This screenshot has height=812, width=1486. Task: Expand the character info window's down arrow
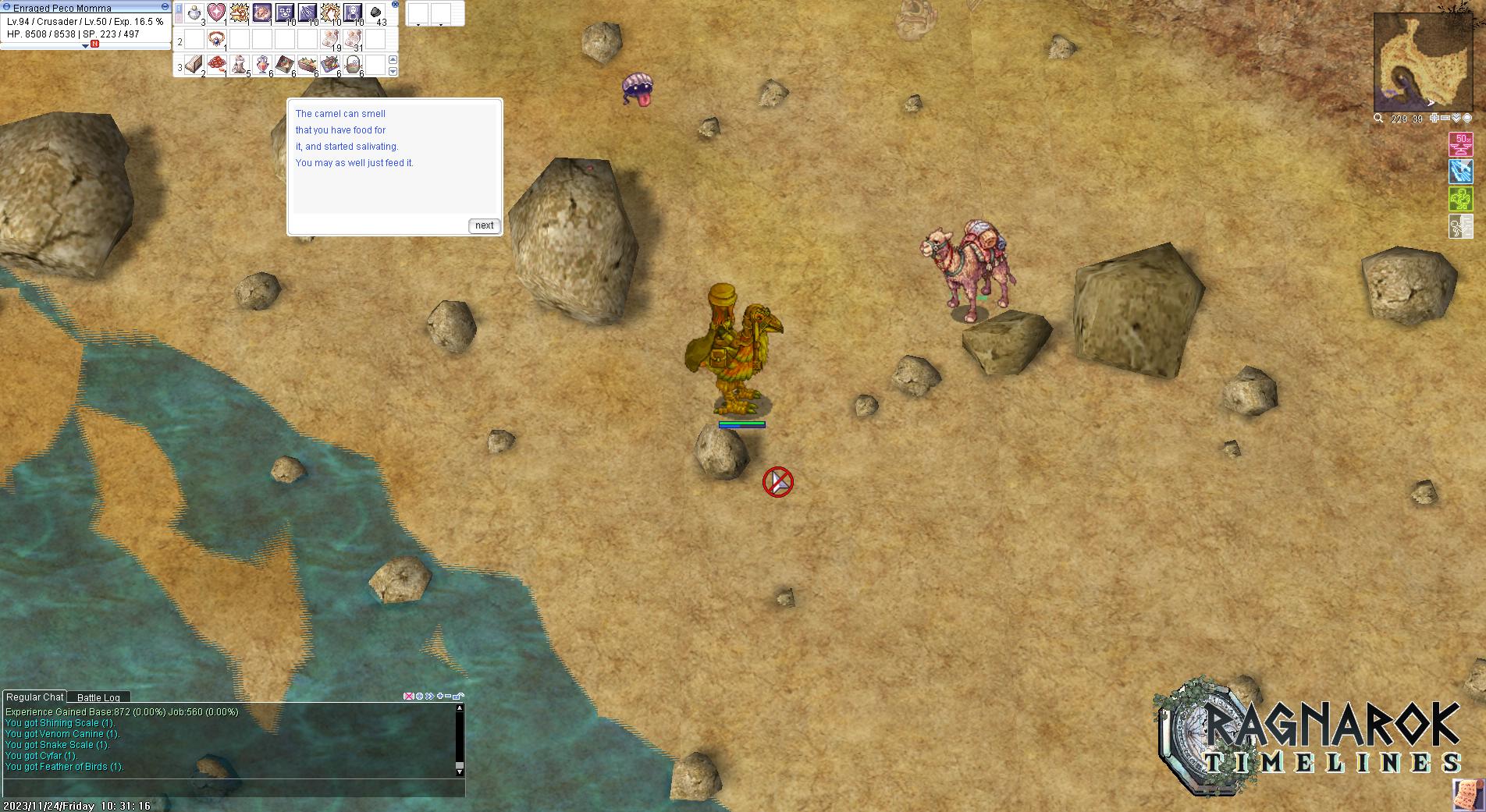86,46
